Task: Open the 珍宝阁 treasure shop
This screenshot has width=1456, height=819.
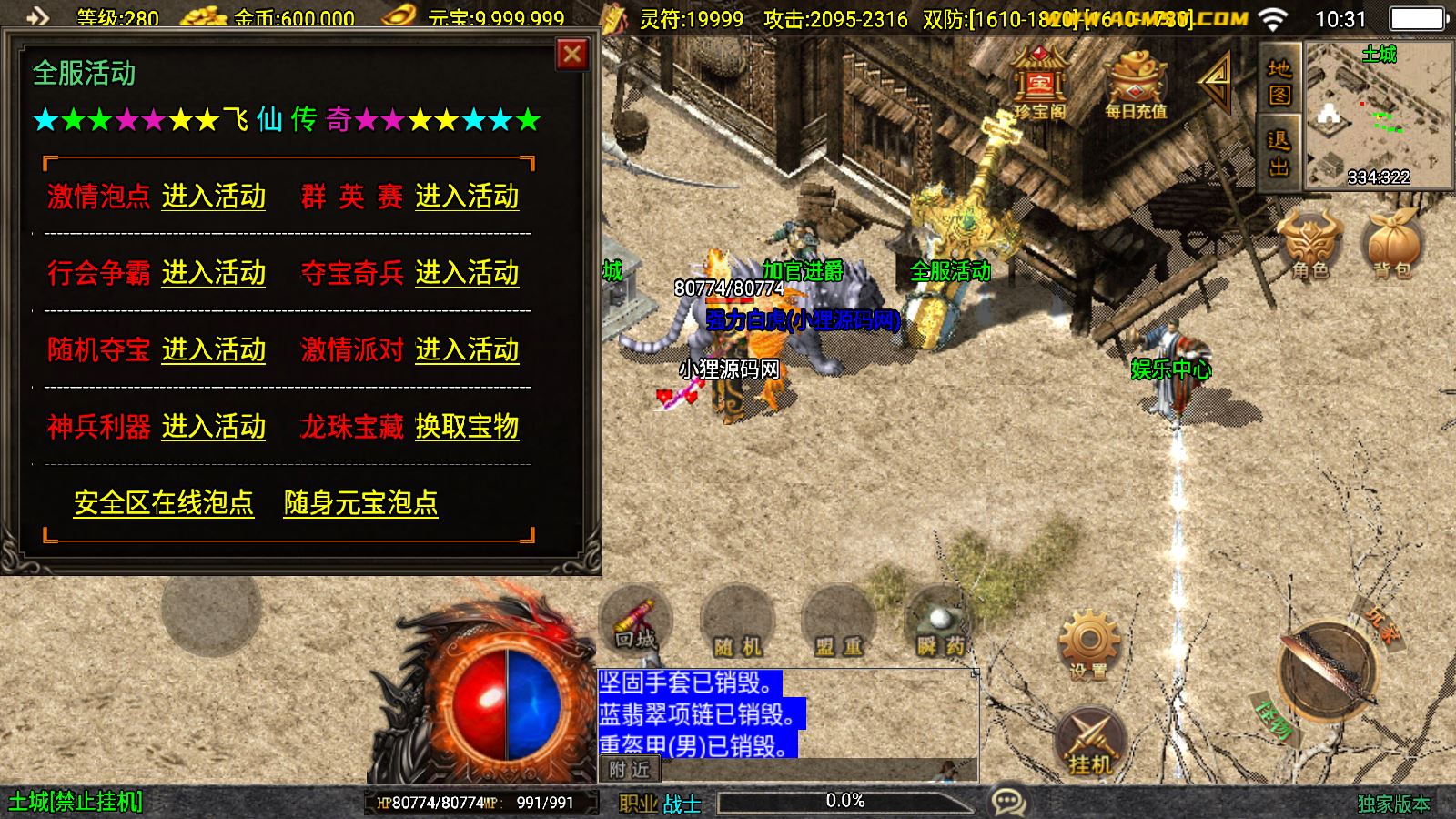Action: [x=1040, y=84]
